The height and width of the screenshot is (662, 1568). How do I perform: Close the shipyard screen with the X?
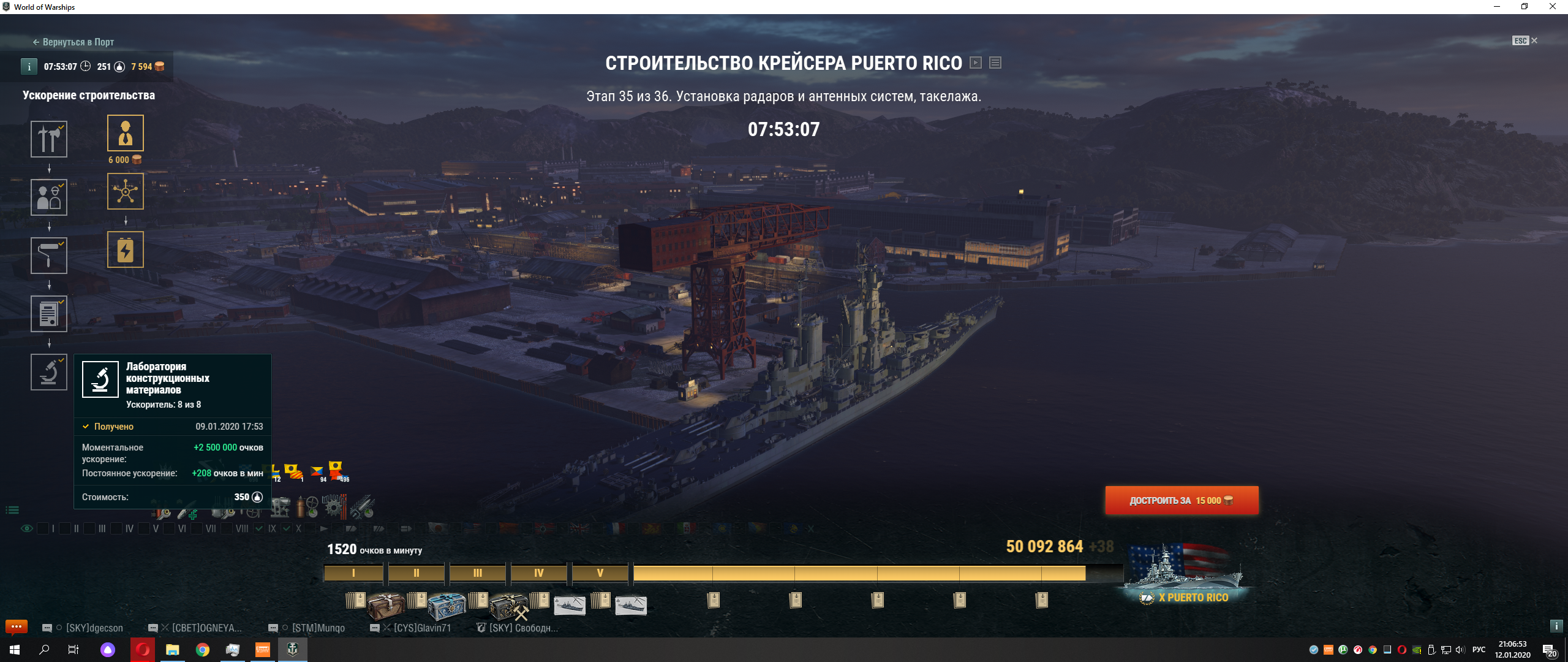(x=1534, y=40)
